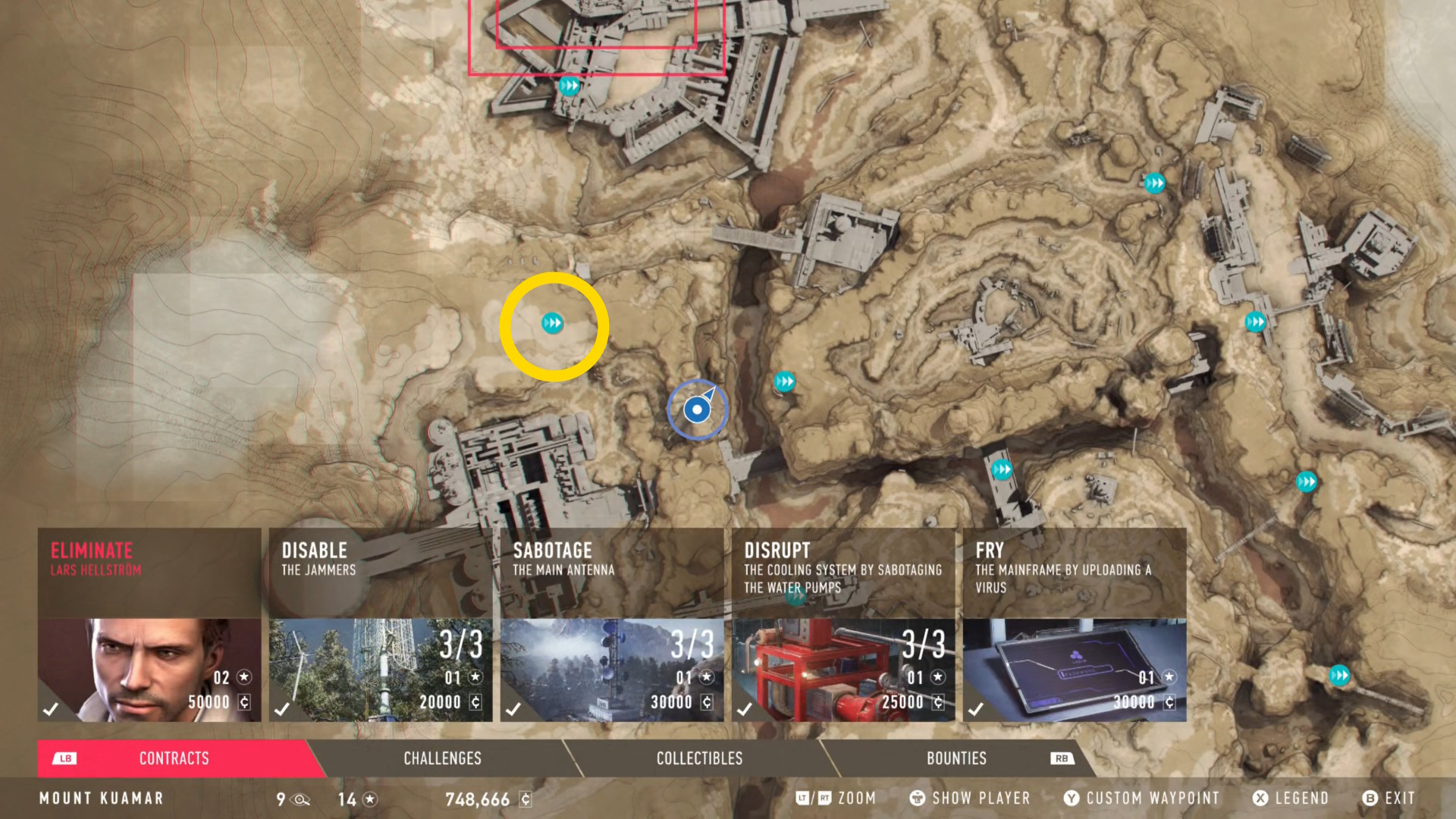This screenshot has height=819, width=1456.
Task: Open the Challenges tab
Action: click(442, 758)
